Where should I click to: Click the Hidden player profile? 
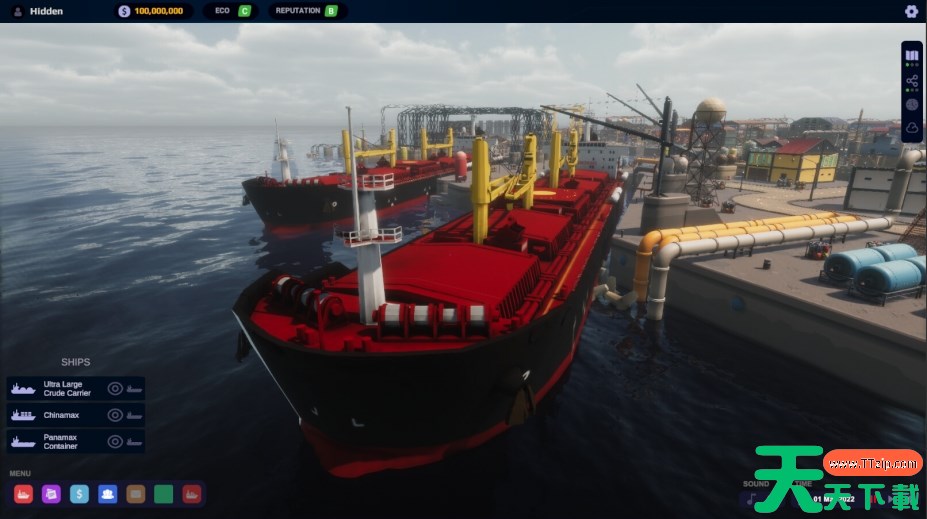46,11
